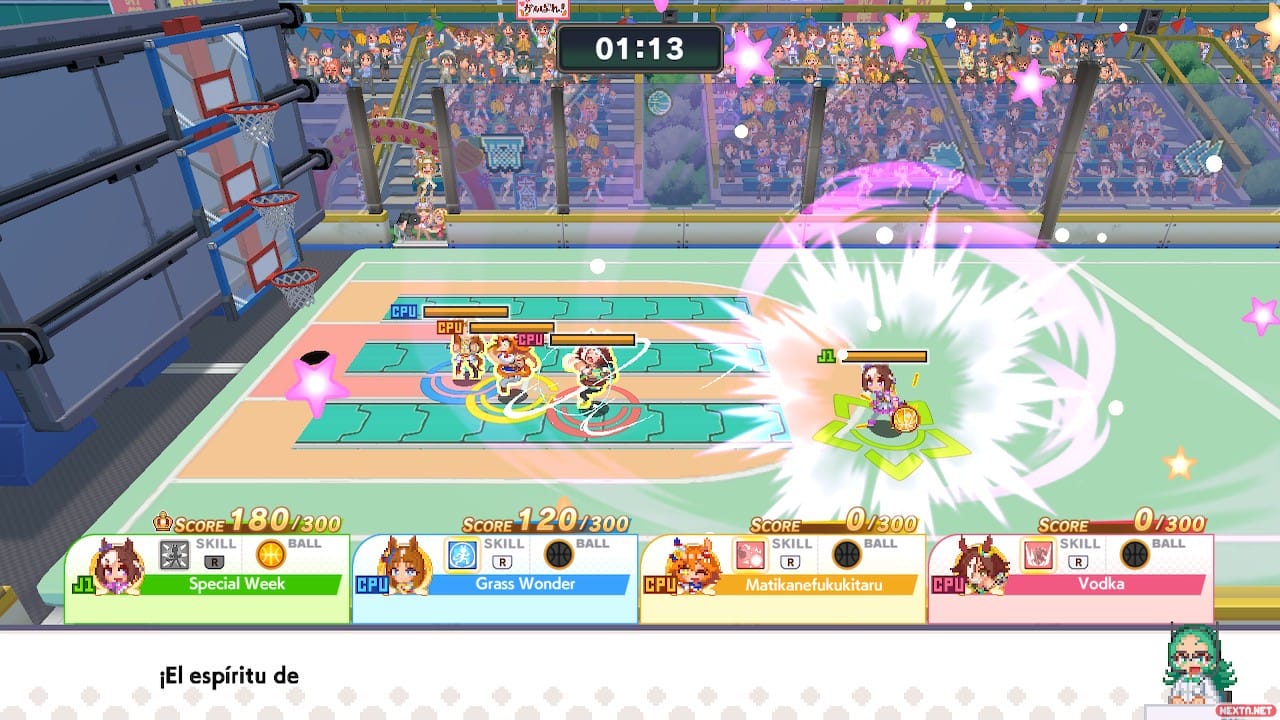1280x720 pixels.
Task: Click the match timer showing 01:13
Action: point(641,47)
